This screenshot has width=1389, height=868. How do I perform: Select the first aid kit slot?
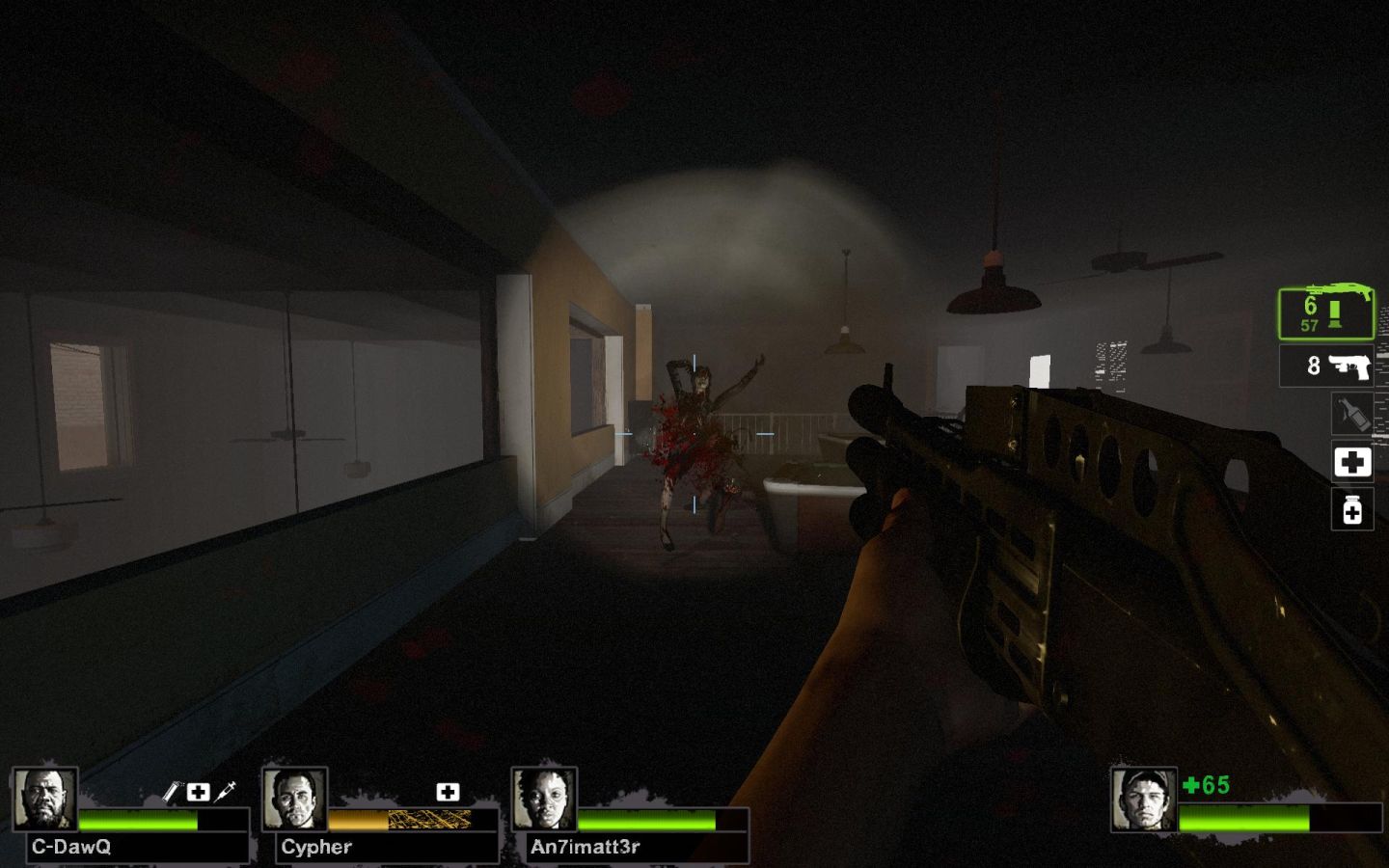[x=1352, y=462]
